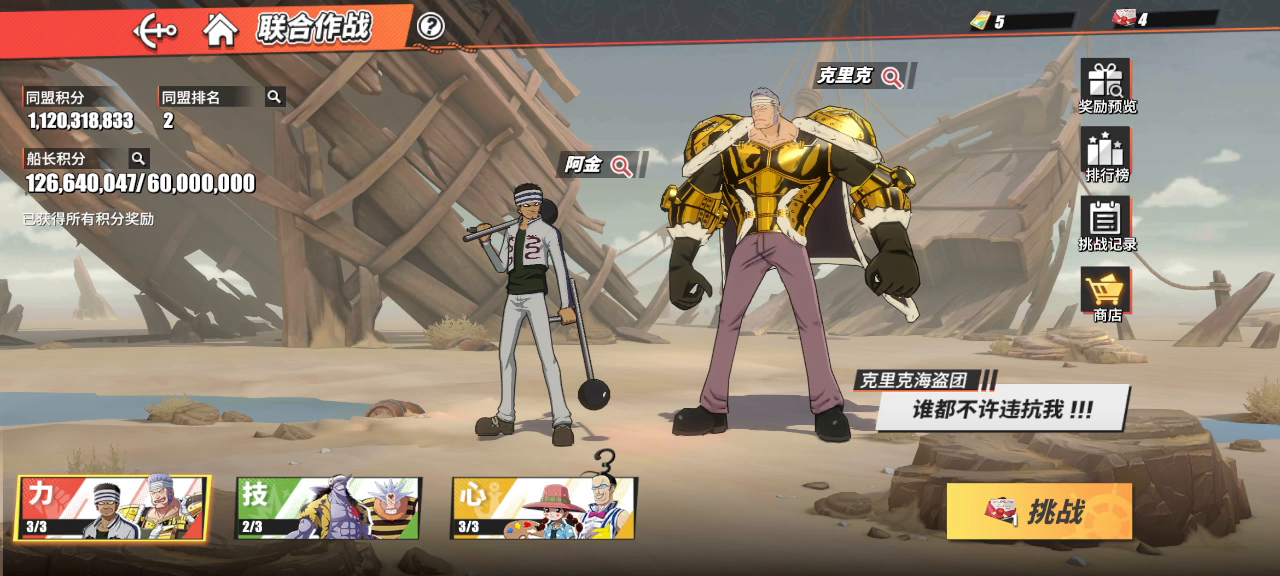Screen dimensions: 1280x576
Task: Open the 商店 shop
Action: click(x=1106, y=294)
